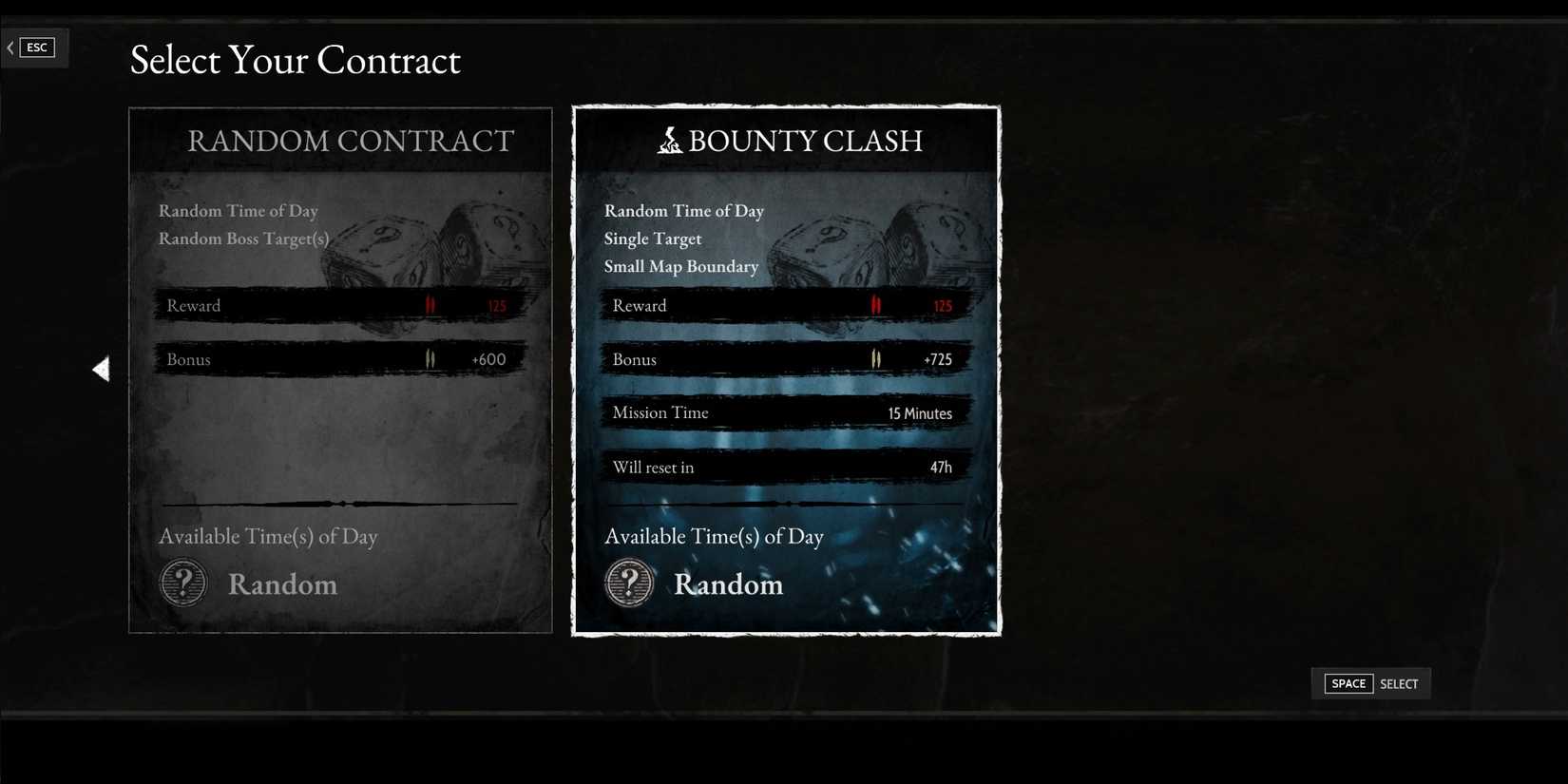Click the Bounty Clash lantern icon
This screenshot has width=1568, height=784.
click(x=669, y=141)
